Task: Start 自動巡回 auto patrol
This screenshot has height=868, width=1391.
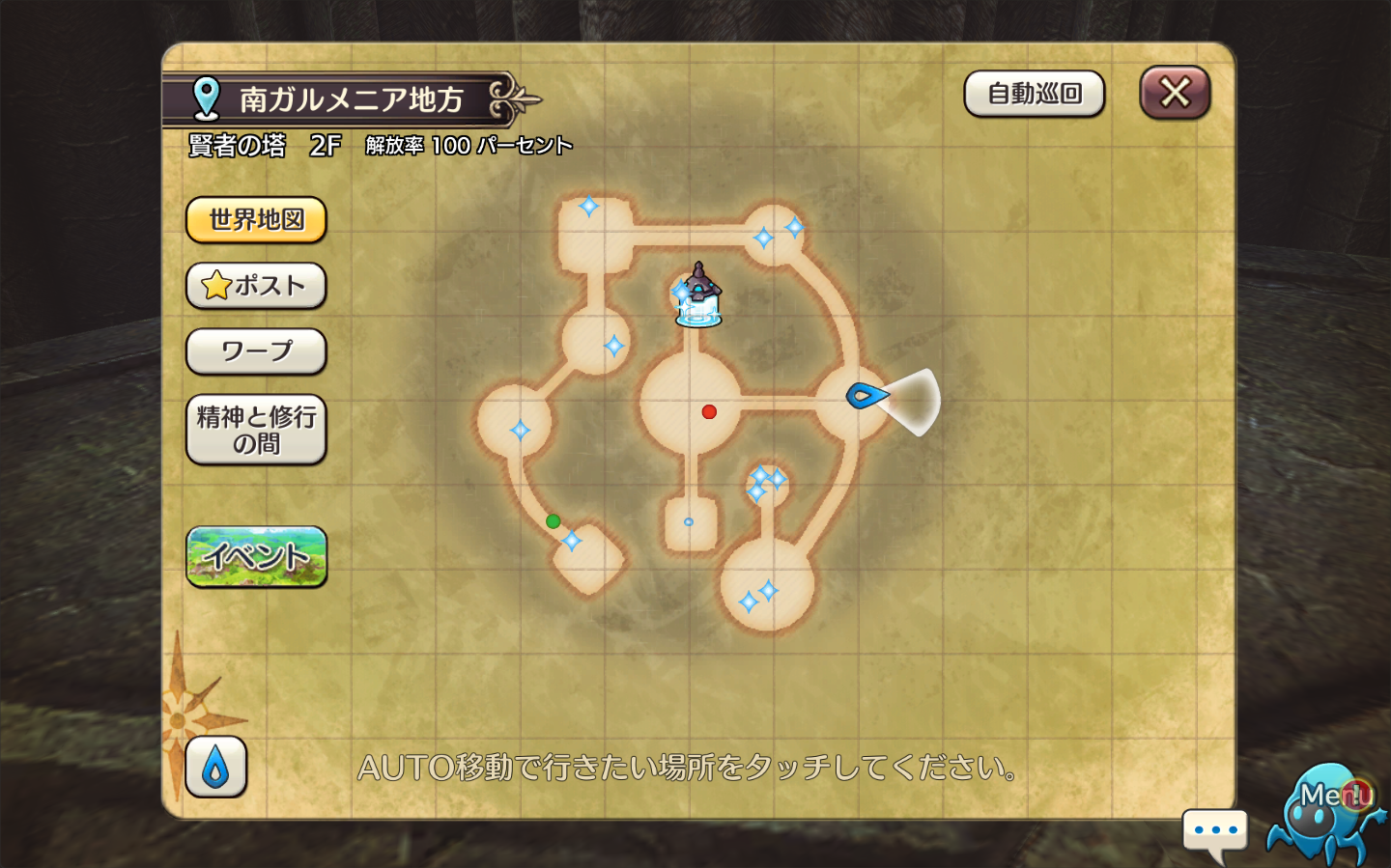Action: coord(1034,94)
